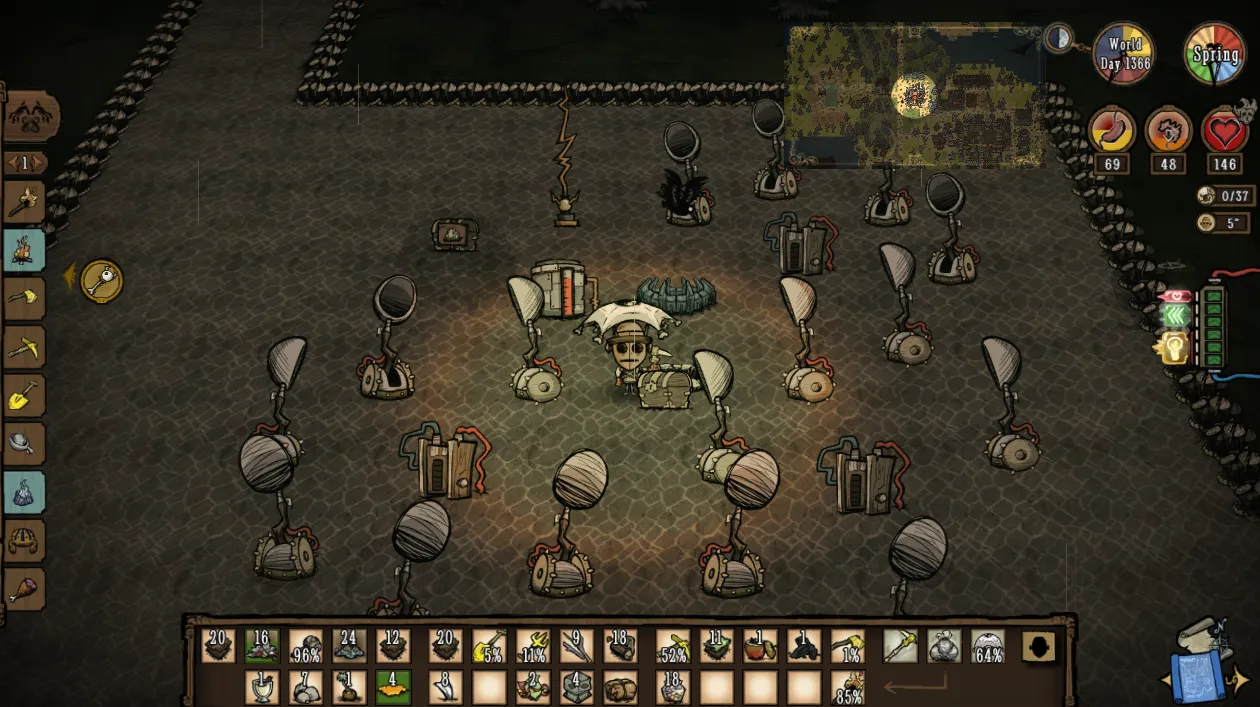The width and height of the screenshot is (1260, 707).
Task: Pick the stack of 9 twigs
Action: coord(576,646)
